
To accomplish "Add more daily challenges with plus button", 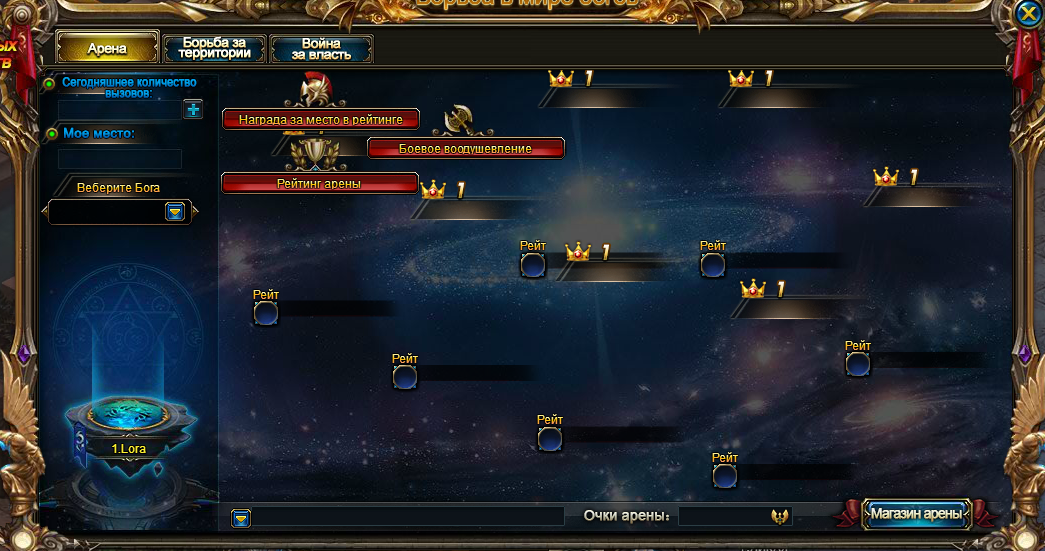I will 193,109.
